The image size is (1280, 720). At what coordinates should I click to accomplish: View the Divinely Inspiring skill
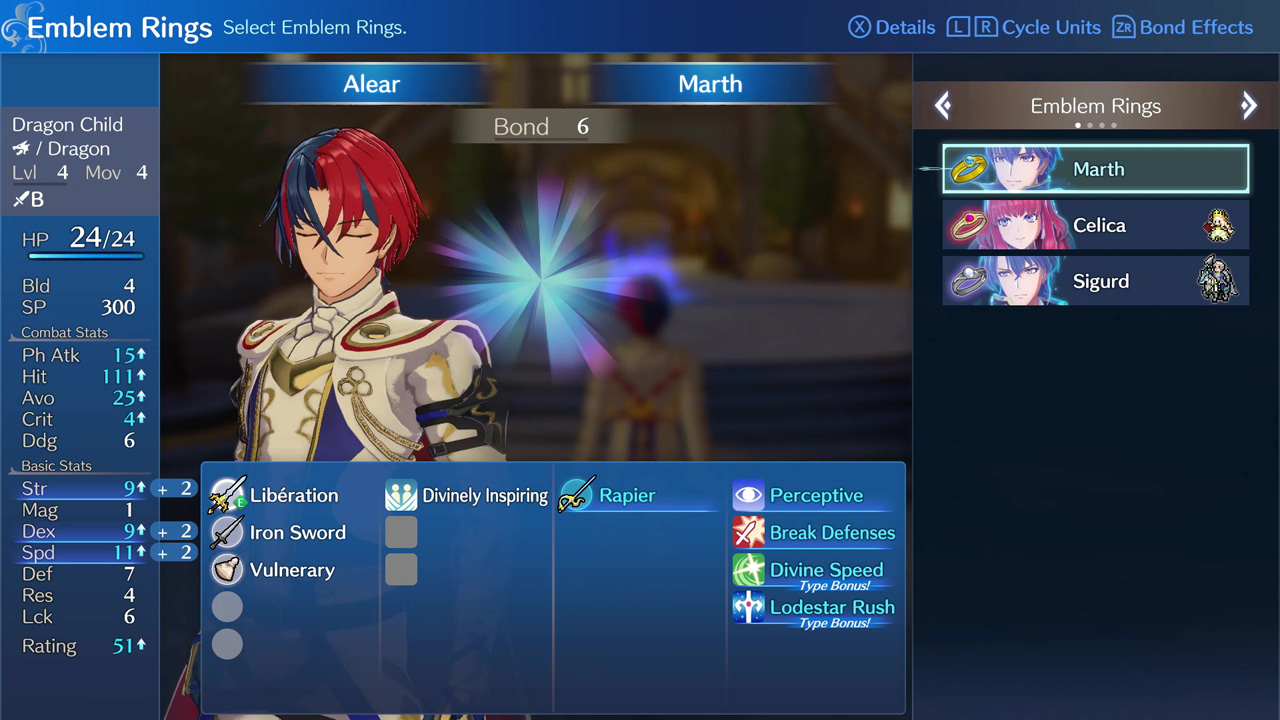(467, 495)
